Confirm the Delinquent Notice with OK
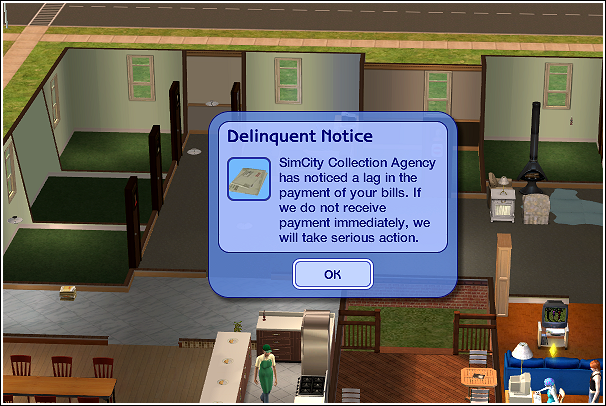 (333, 273)
